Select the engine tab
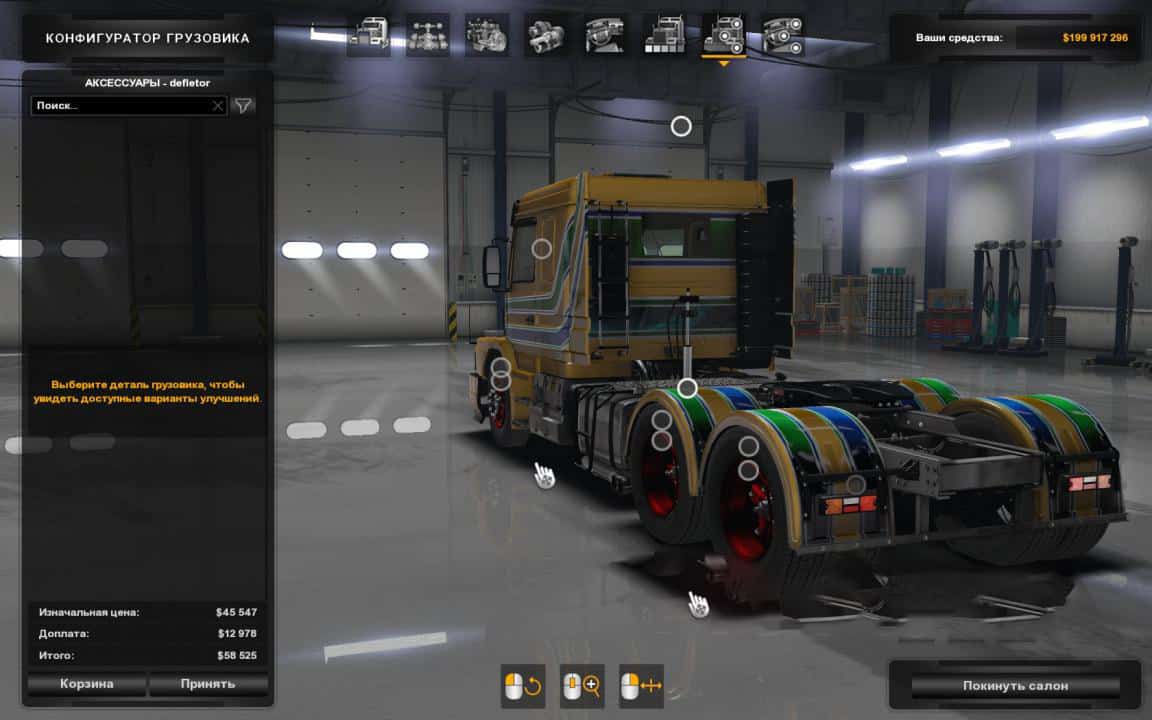This screenshot has width=1152, height=720. [487, 35]
